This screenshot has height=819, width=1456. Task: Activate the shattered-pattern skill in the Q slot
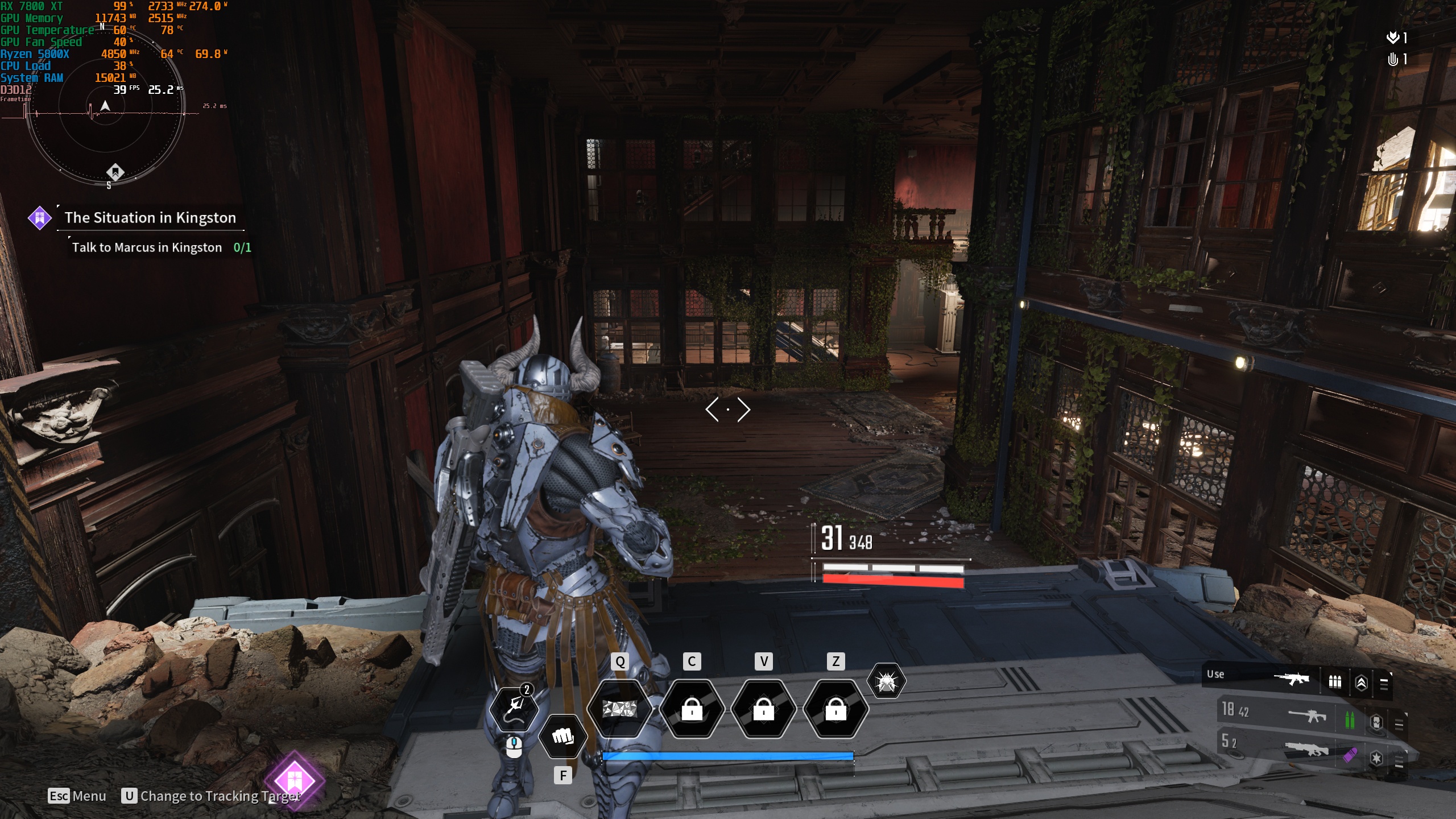619,709
